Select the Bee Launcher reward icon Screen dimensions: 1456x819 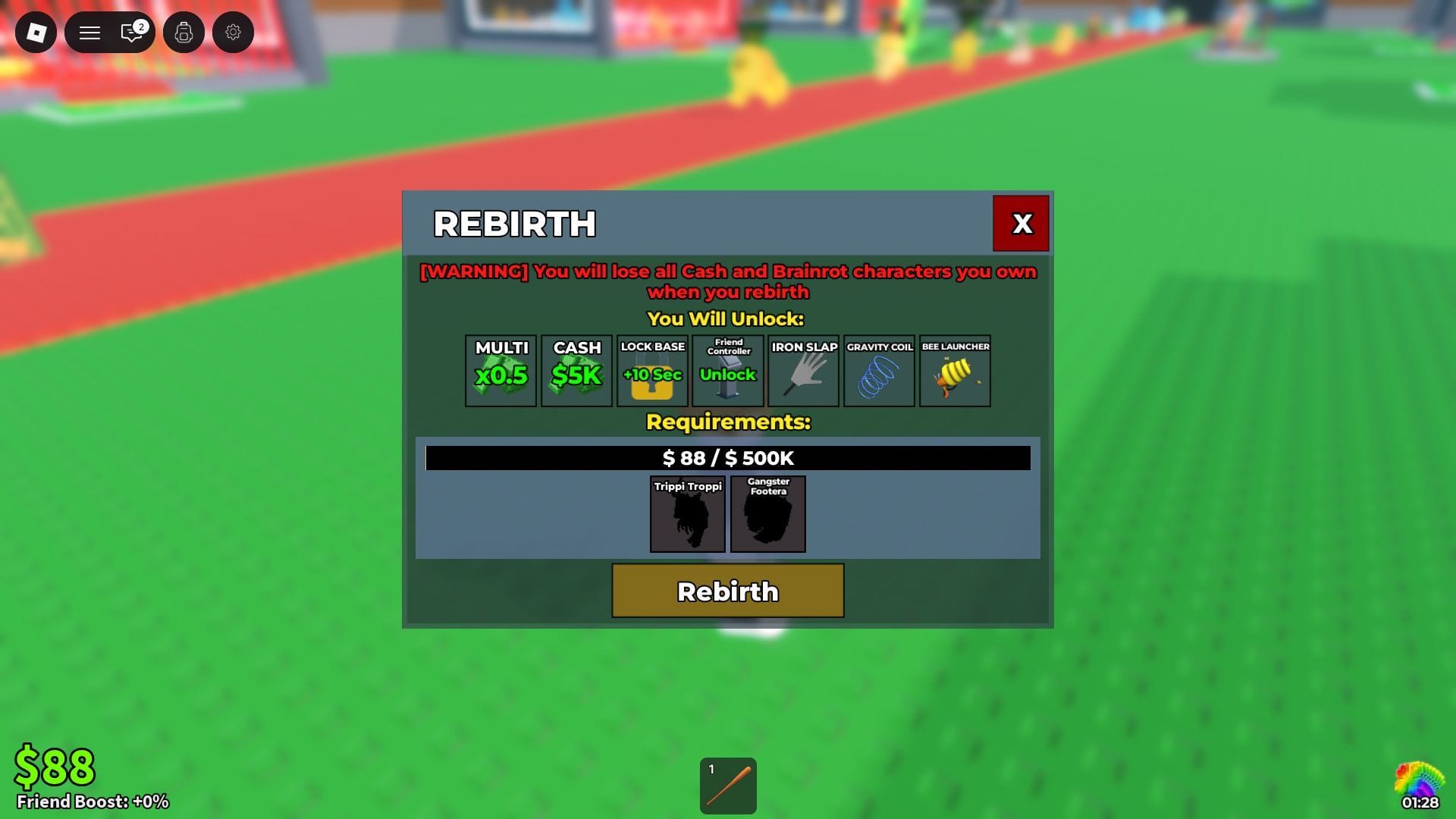[955, 371]
